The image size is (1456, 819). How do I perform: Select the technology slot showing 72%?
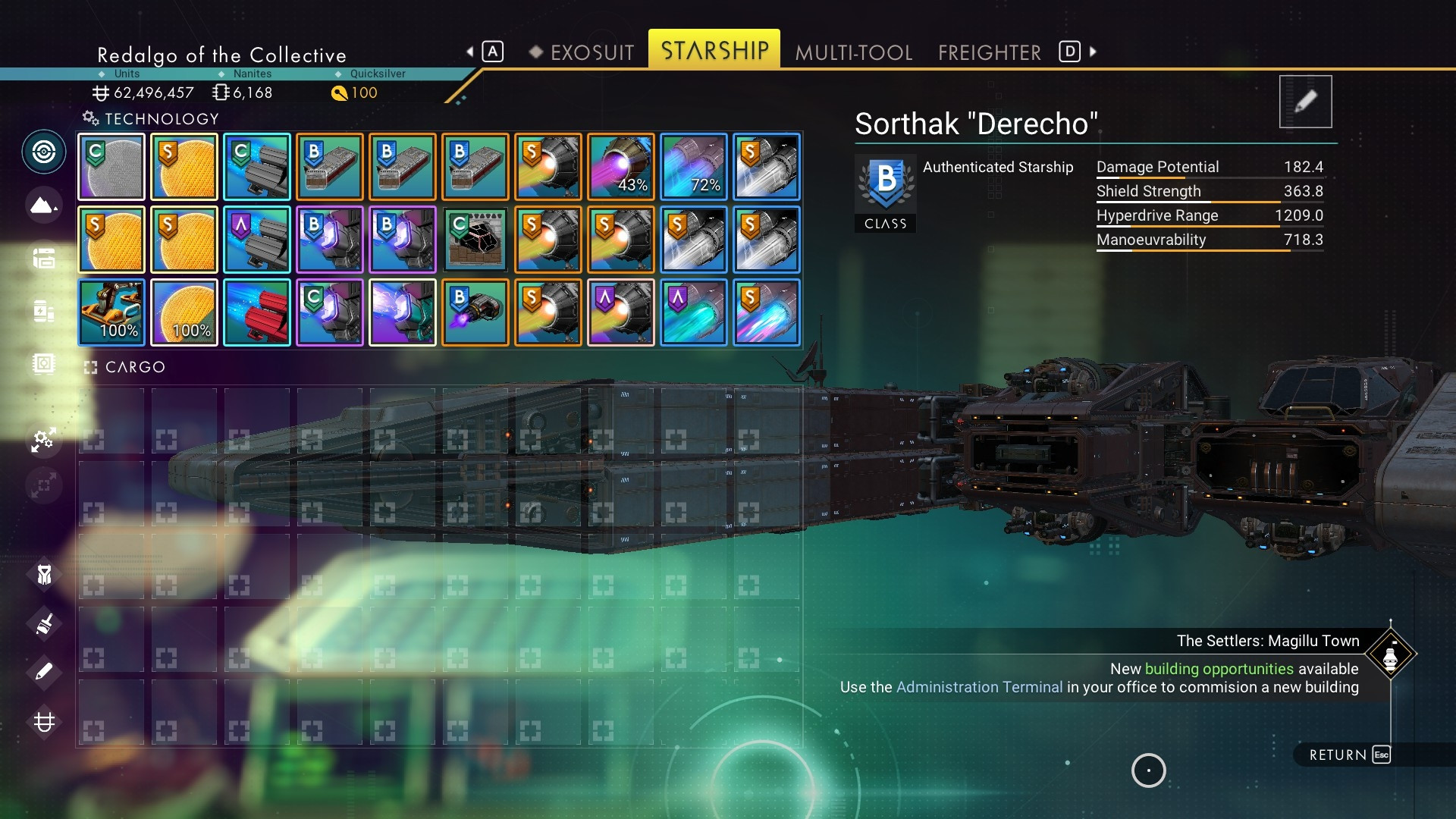click(x=694, y=167)
